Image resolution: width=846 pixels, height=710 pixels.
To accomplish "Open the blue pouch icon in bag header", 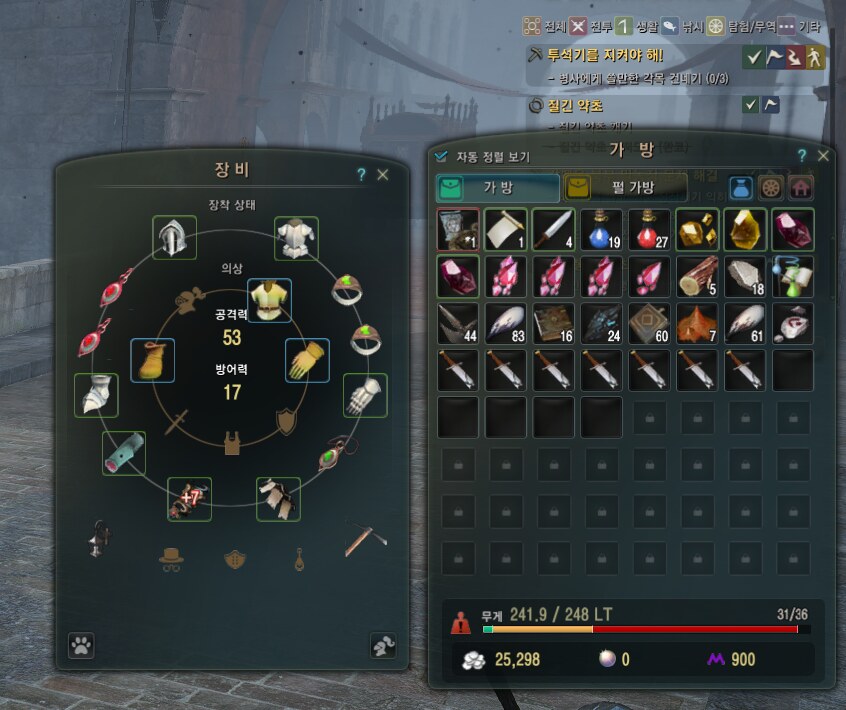I will pyautogui.click(x=741, y=188).
